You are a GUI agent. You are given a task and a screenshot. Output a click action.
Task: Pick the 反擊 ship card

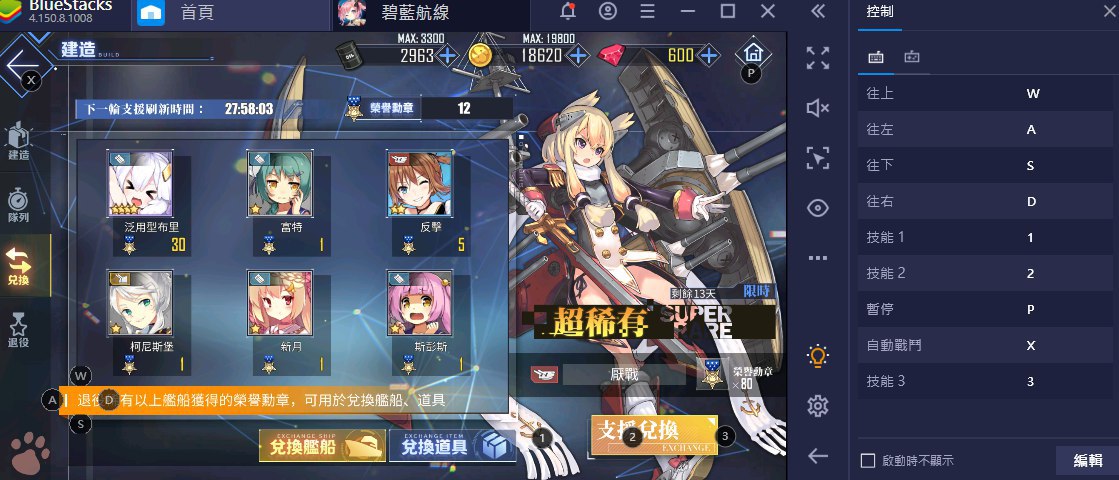[x=420, y=186]
